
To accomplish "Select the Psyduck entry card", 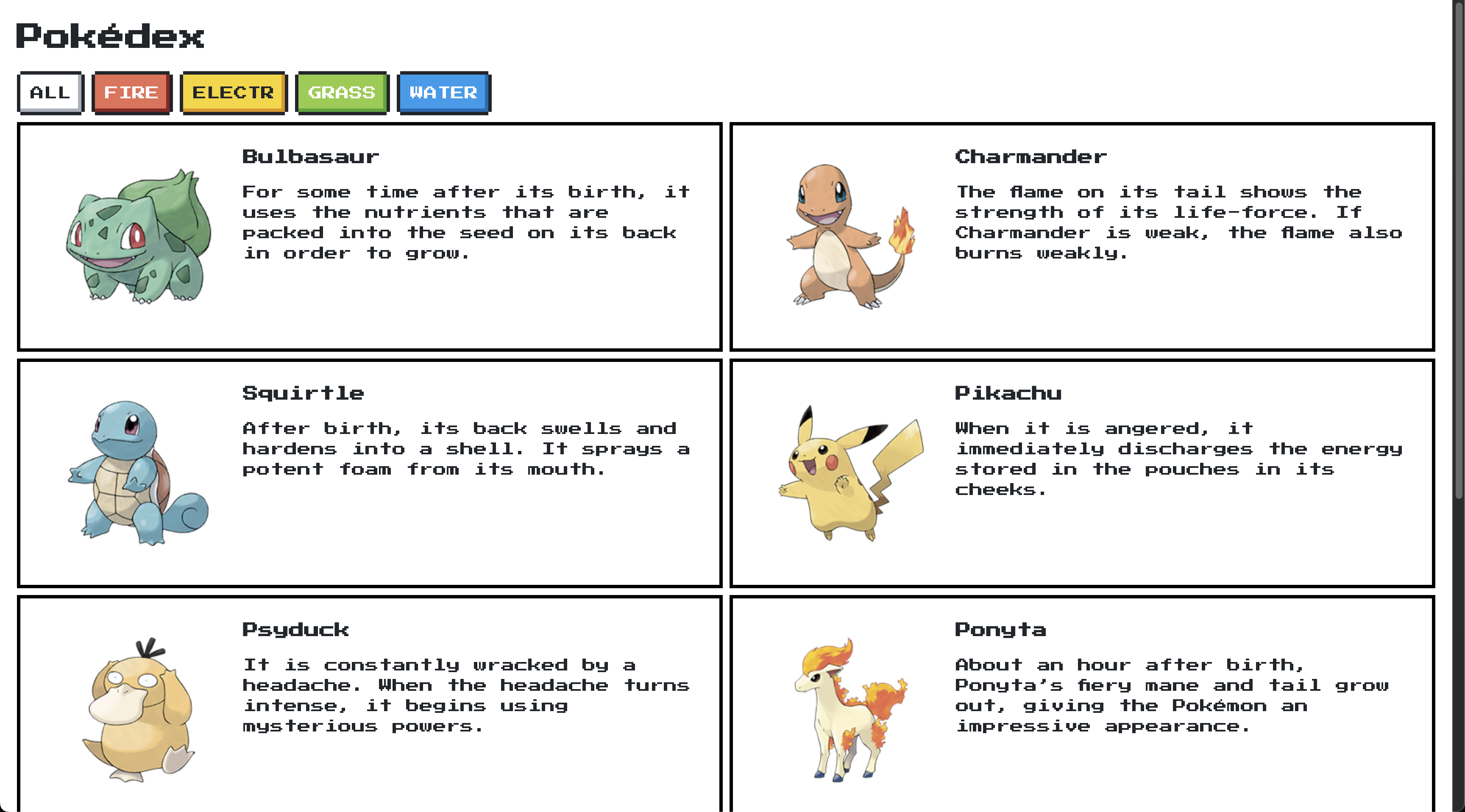I will click(x=370, y=705).
